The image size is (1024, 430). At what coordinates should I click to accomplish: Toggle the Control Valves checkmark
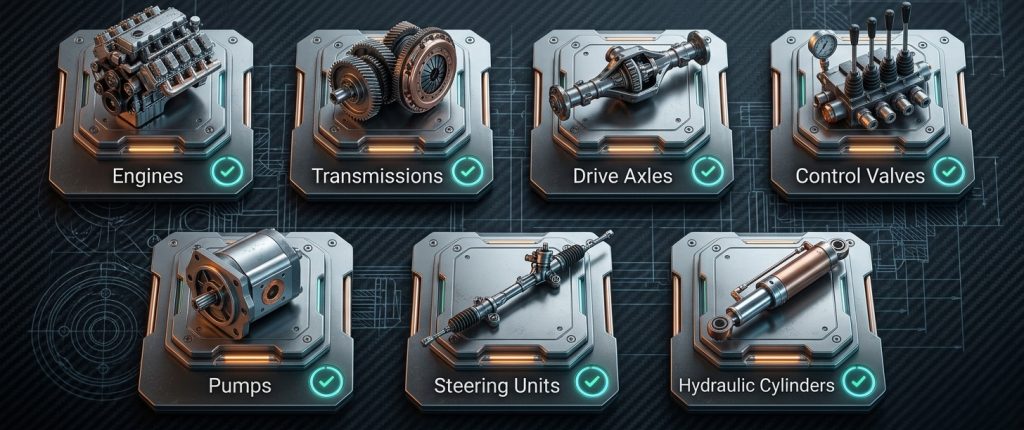[x=946, y=172]
